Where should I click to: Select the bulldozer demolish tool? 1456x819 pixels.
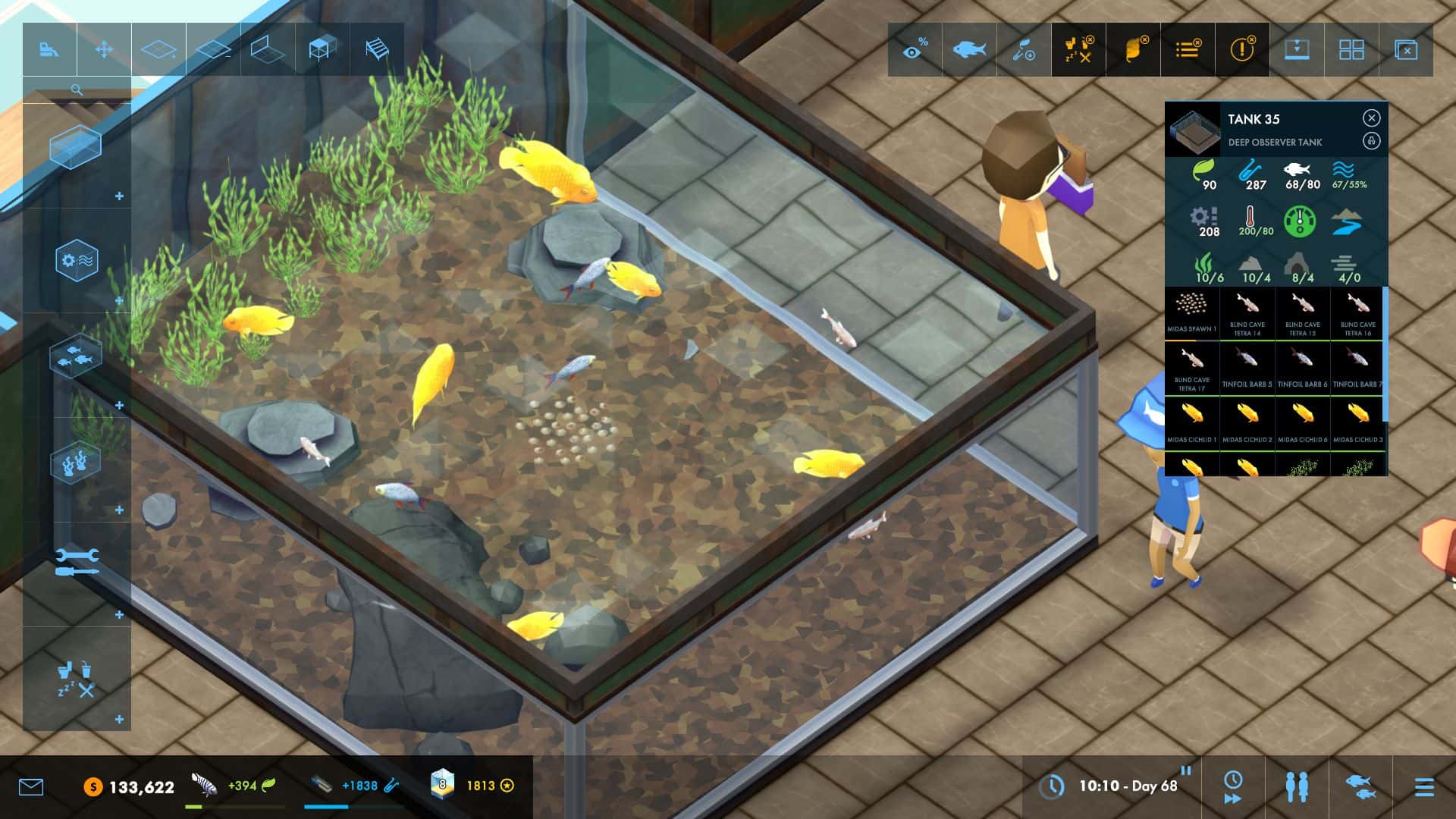tap(49, 49)
